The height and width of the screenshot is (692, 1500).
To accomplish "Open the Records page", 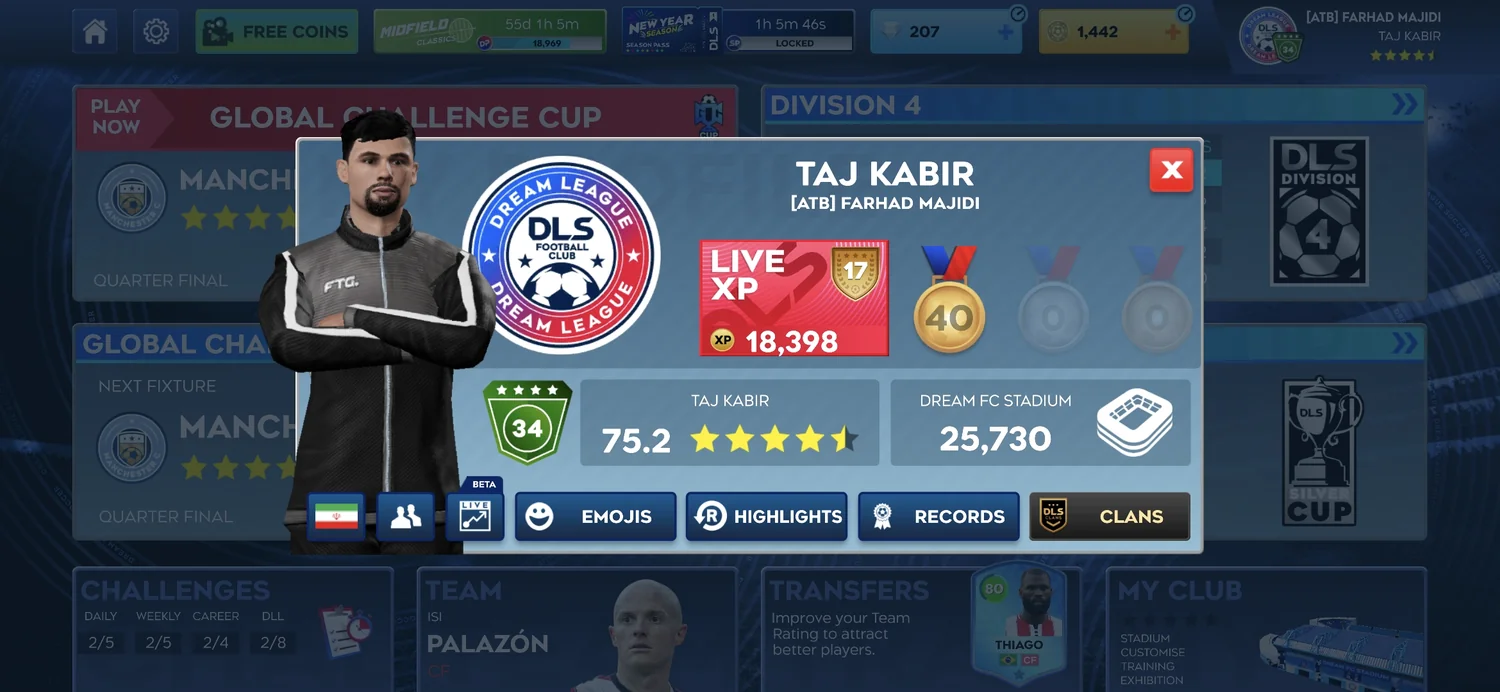I will [x=938, y=517].
